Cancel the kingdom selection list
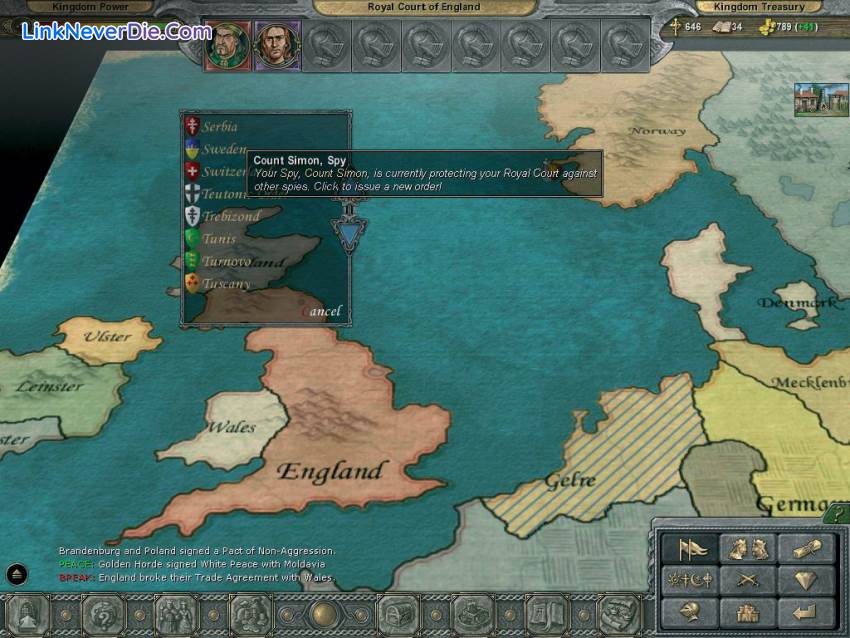The height and width of the screenshot is (638, 850). coord(321,311)
